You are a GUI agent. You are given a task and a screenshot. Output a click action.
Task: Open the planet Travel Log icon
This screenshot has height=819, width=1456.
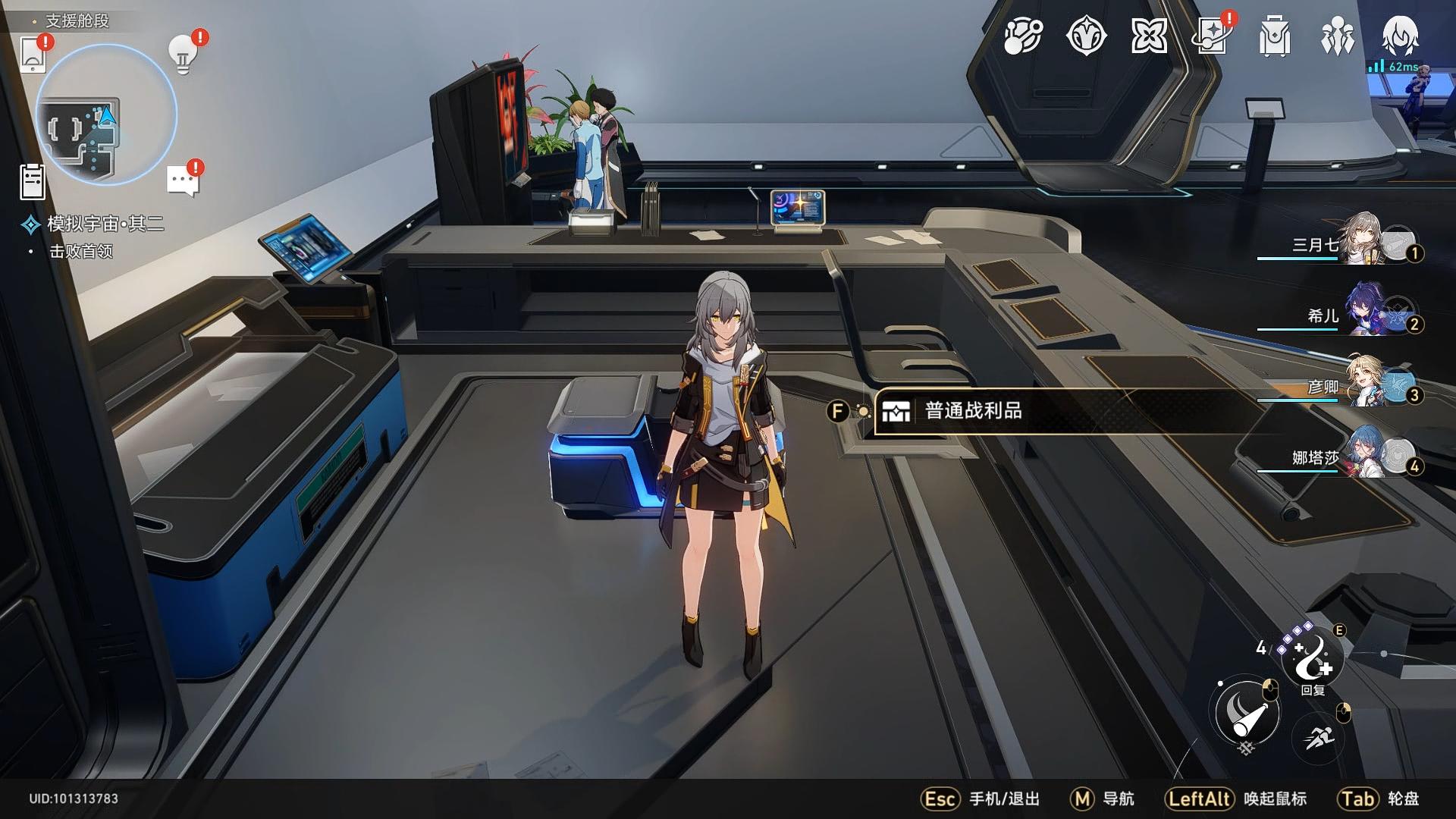(1023, 36)
